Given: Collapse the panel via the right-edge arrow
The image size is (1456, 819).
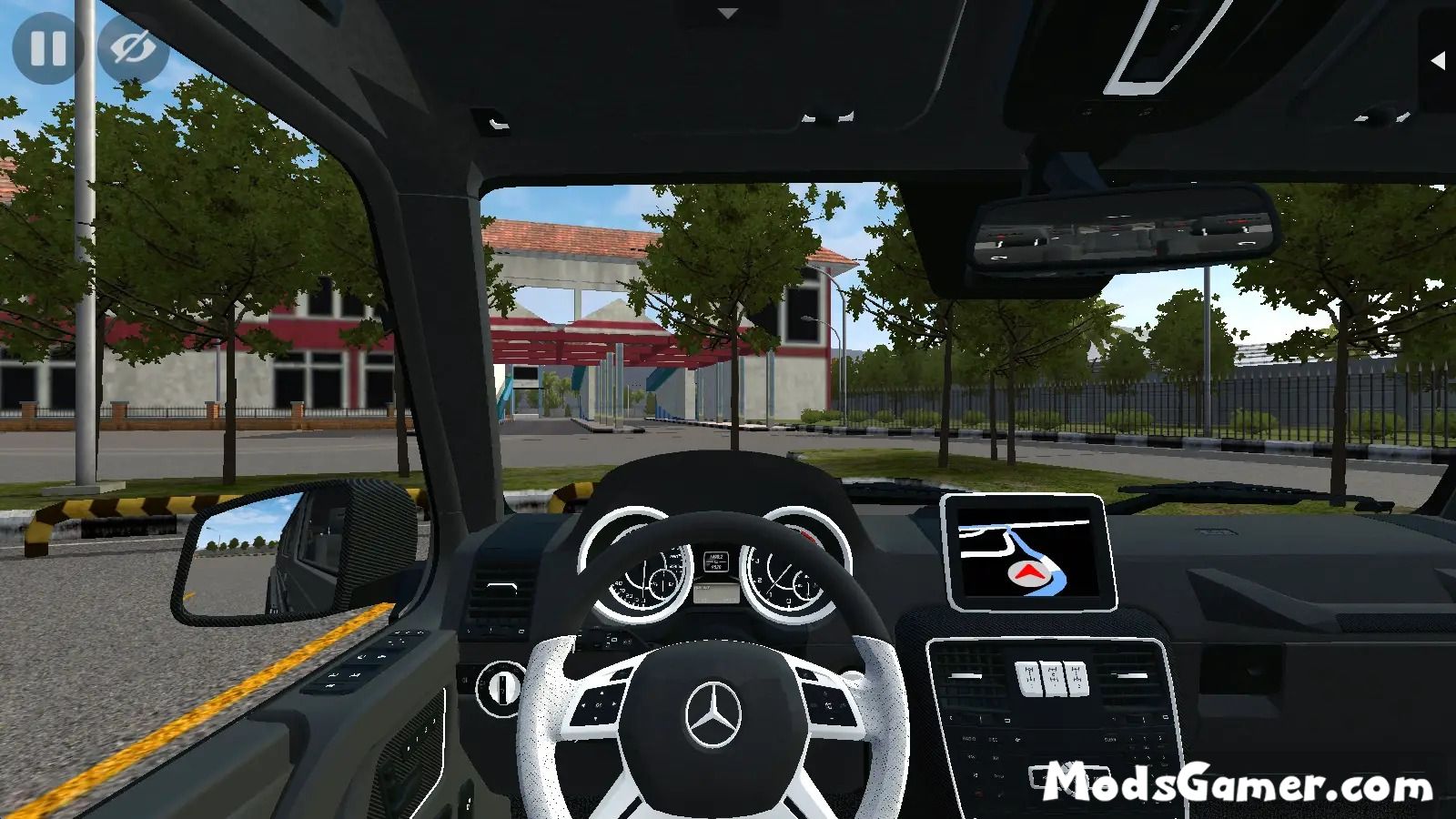Looking at the screenshot, I should (x=1441, y=62).
